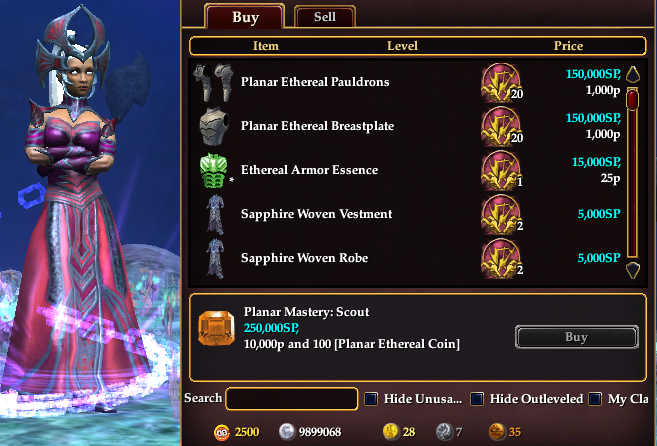
Task: Select Sapphire Woven Vestment from list
Action: pyautogui.click(x=316, y=214)
